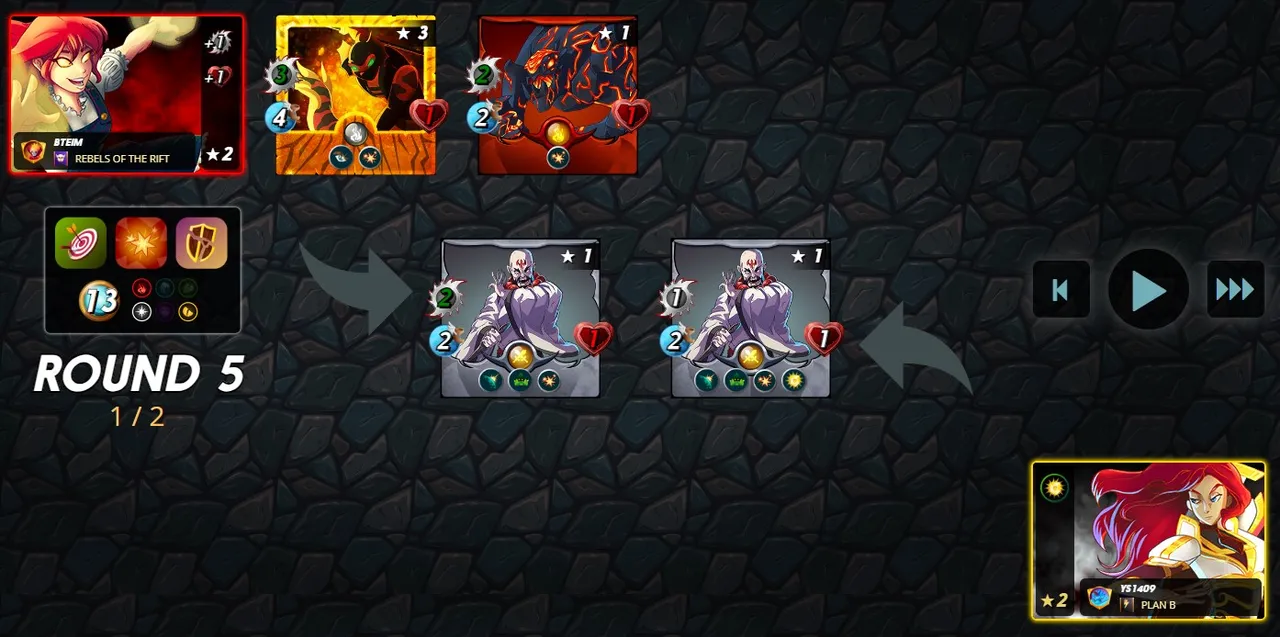This screenshot has height=637, width=1280.
Task: Fast-forward the battle with triple arrows
Action: pos(1235,290)
